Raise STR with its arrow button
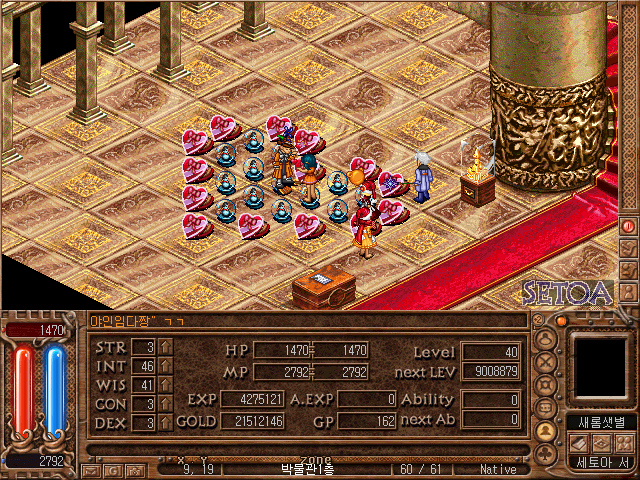The image size is (640, 480). click(165, 347)
